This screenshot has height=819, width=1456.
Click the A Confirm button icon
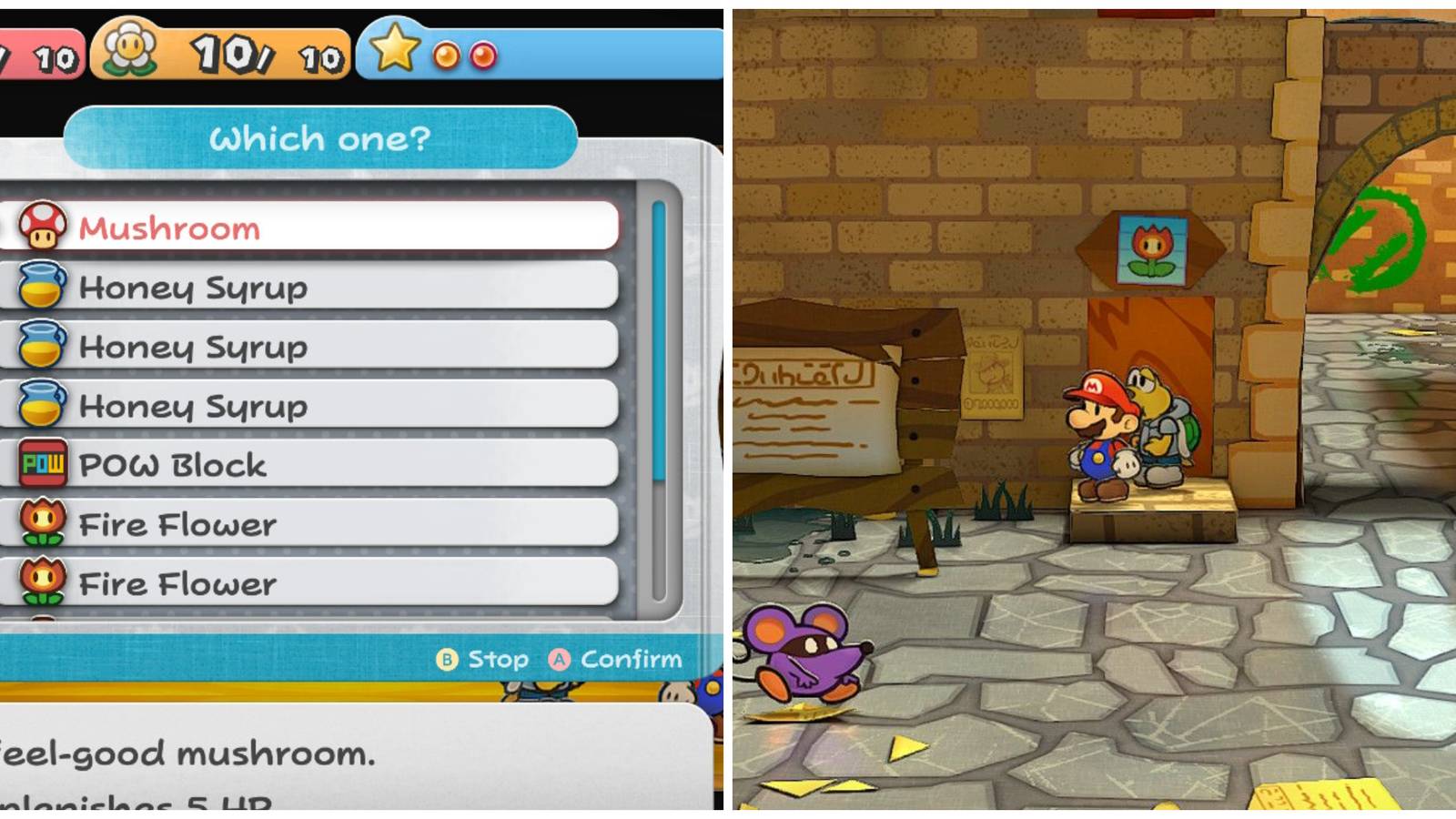[561, 659]
